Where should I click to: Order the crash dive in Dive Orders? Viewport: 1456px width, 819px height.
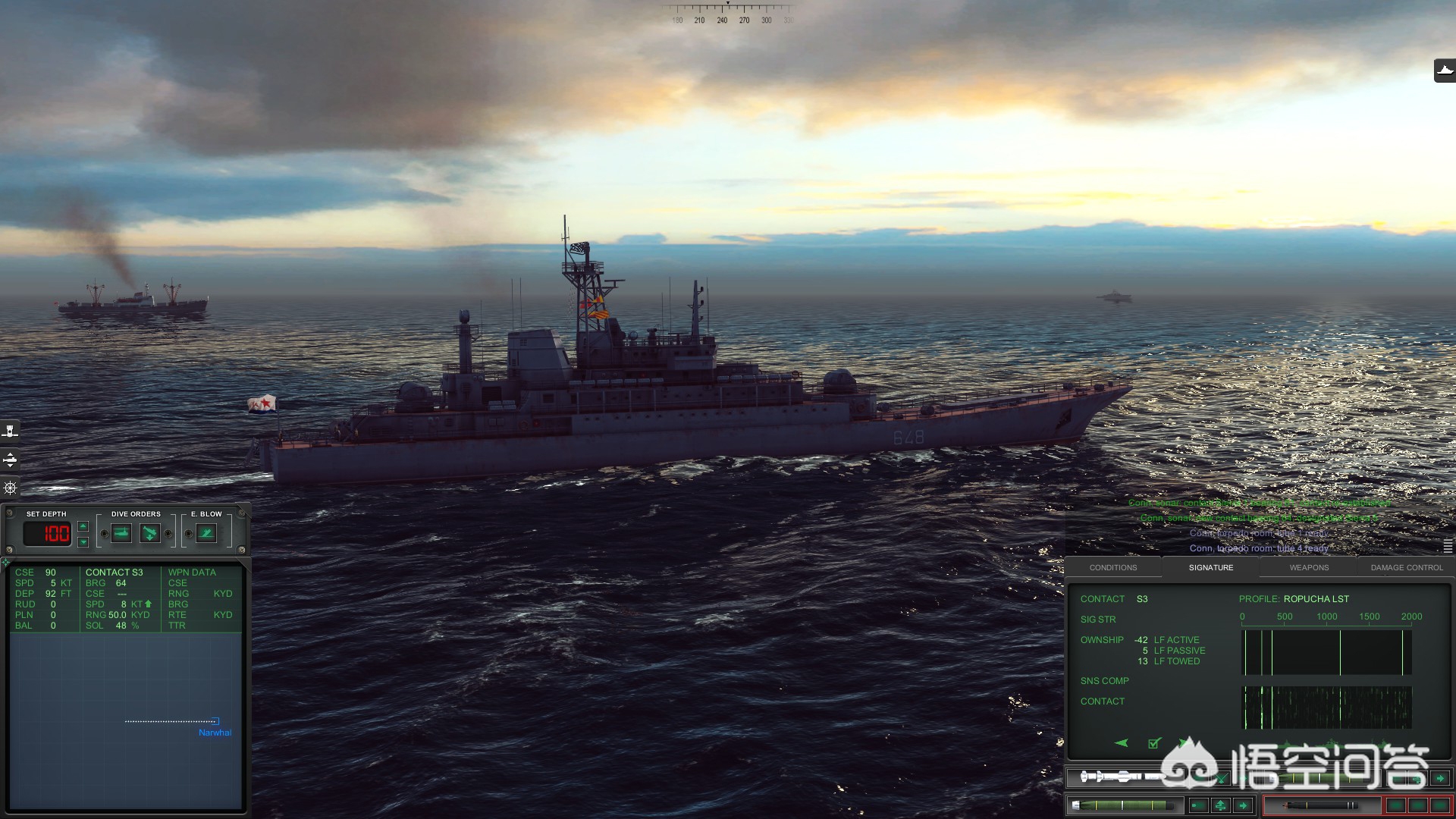(x=150, y=533)
